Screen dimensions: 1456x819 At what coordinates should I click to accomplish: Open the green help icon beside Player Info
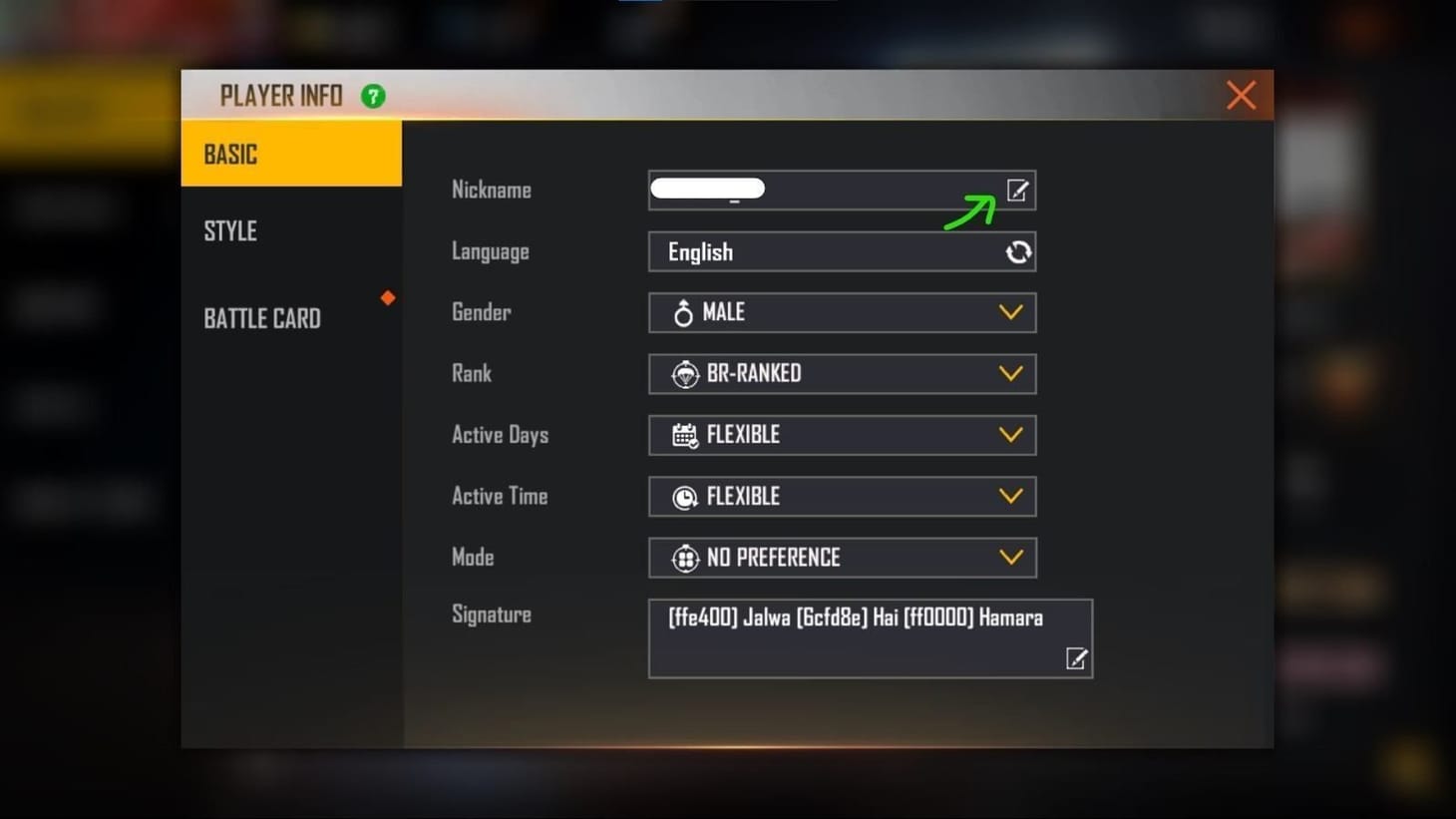pos(373,95)
